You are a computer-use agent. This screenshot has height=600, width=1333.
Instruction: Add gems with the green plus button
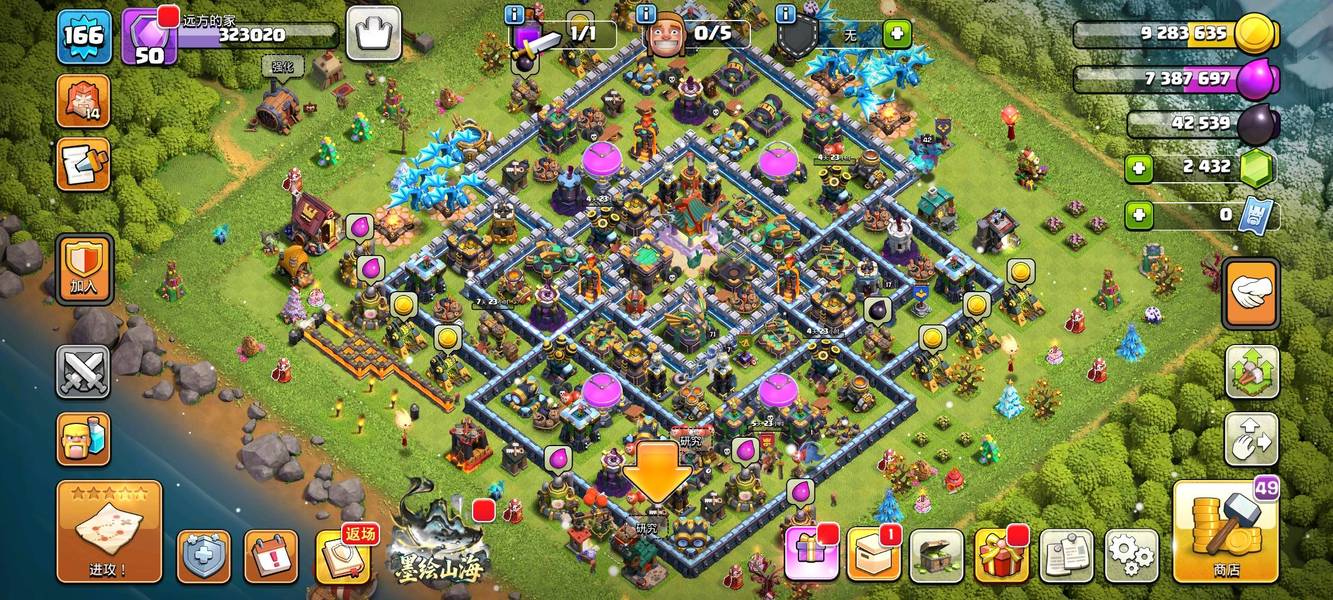(1139, 168)
